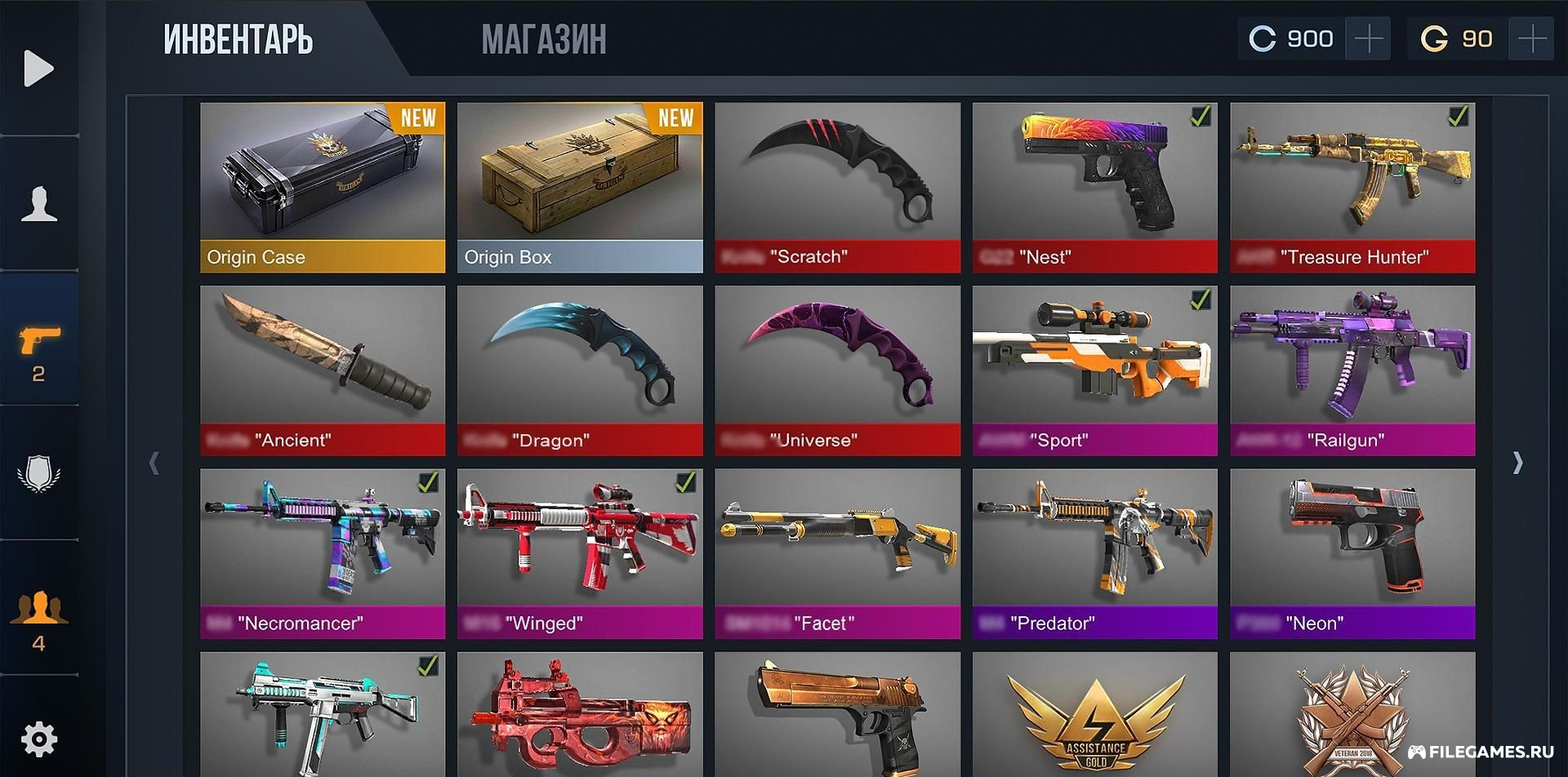
Task: Open the shield rank section
Action: (x=38, y=473)
